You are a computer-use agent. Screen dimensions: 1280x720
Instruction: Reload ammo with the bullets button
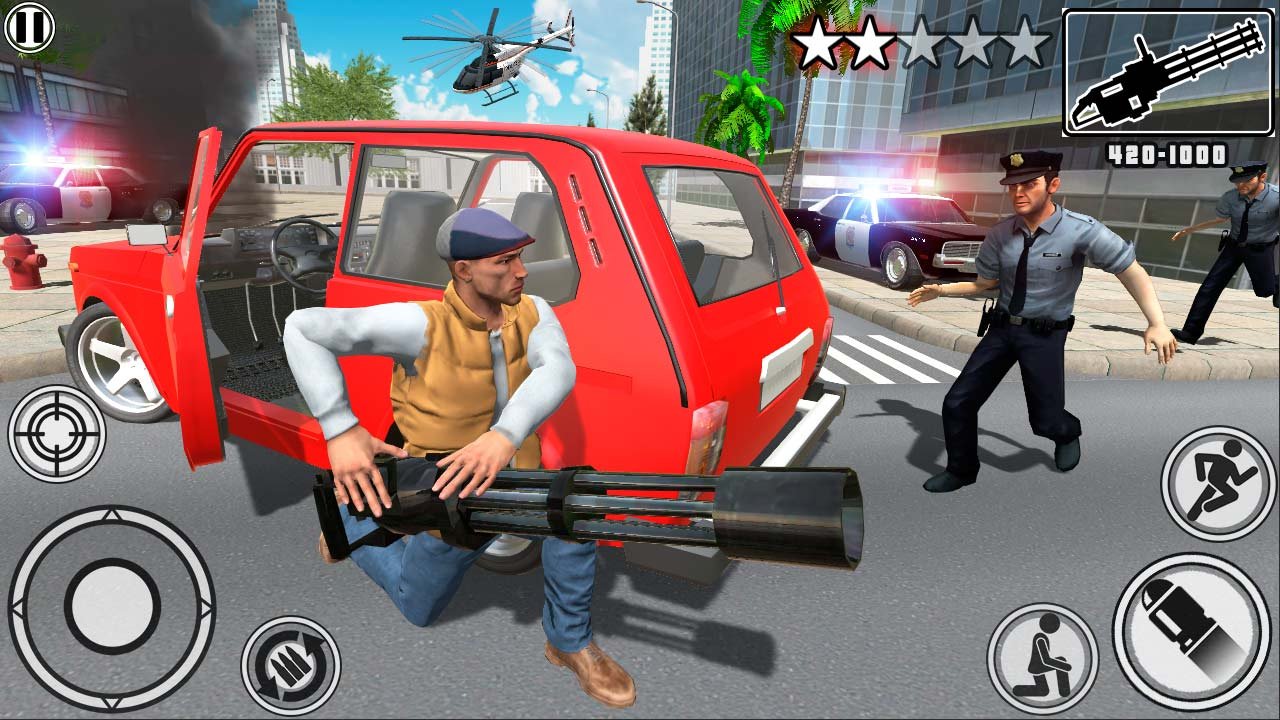(x=290, y=665)
